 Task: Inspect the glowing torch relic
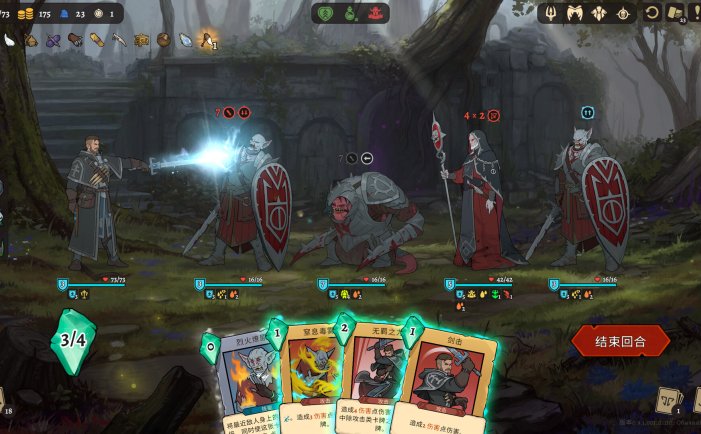click(207, 40)
